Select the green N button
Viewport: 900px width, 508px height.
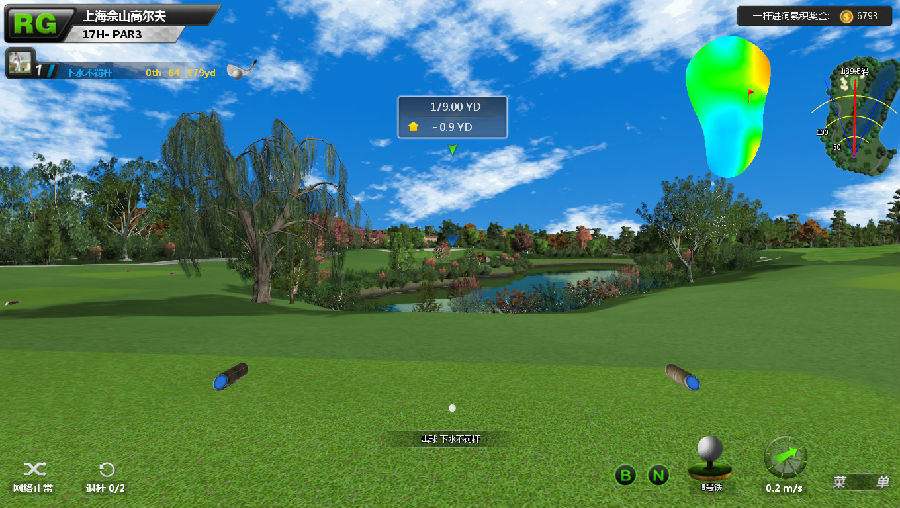(x=657, y=475)
